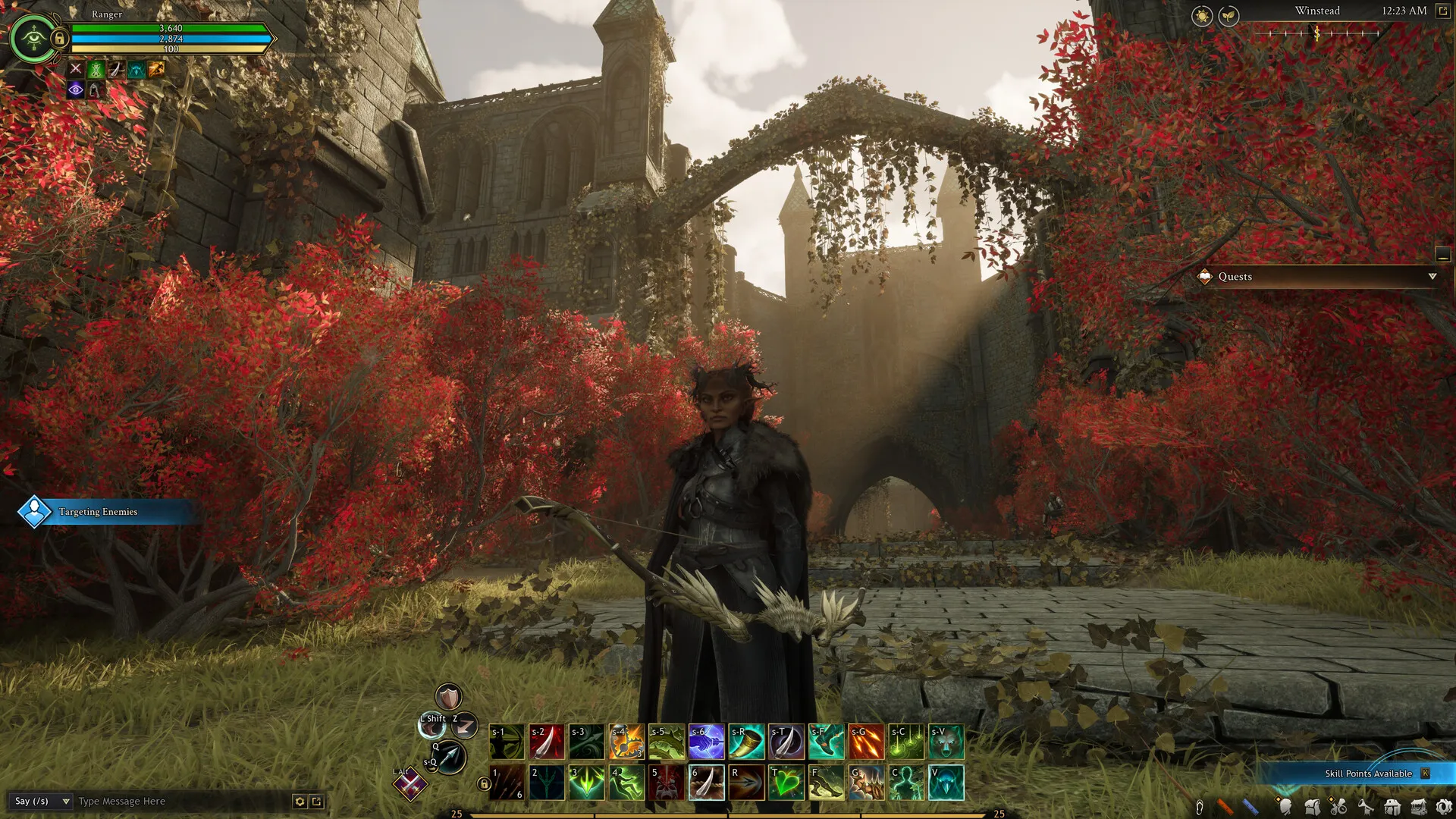Image resolution: width=1456 pixels, height=819 pixels.
Task: Open the trading post stall icon
Action: click(x=1419, y=806)
